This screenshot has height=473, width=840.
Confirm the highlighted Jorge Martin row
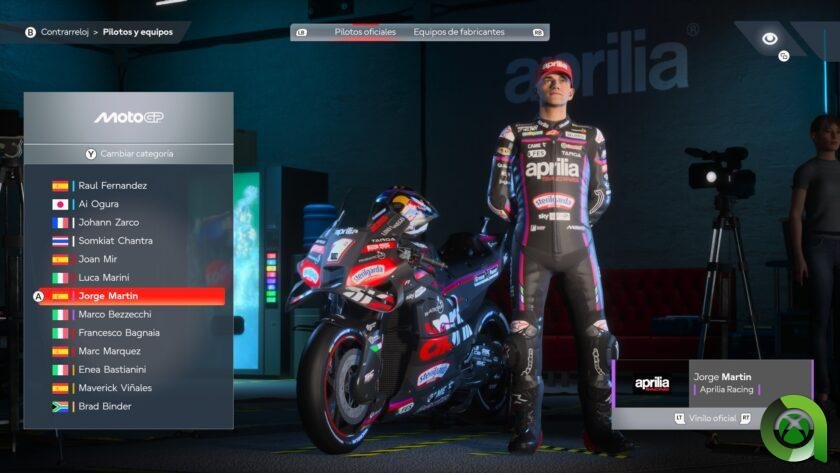(128, 296)
